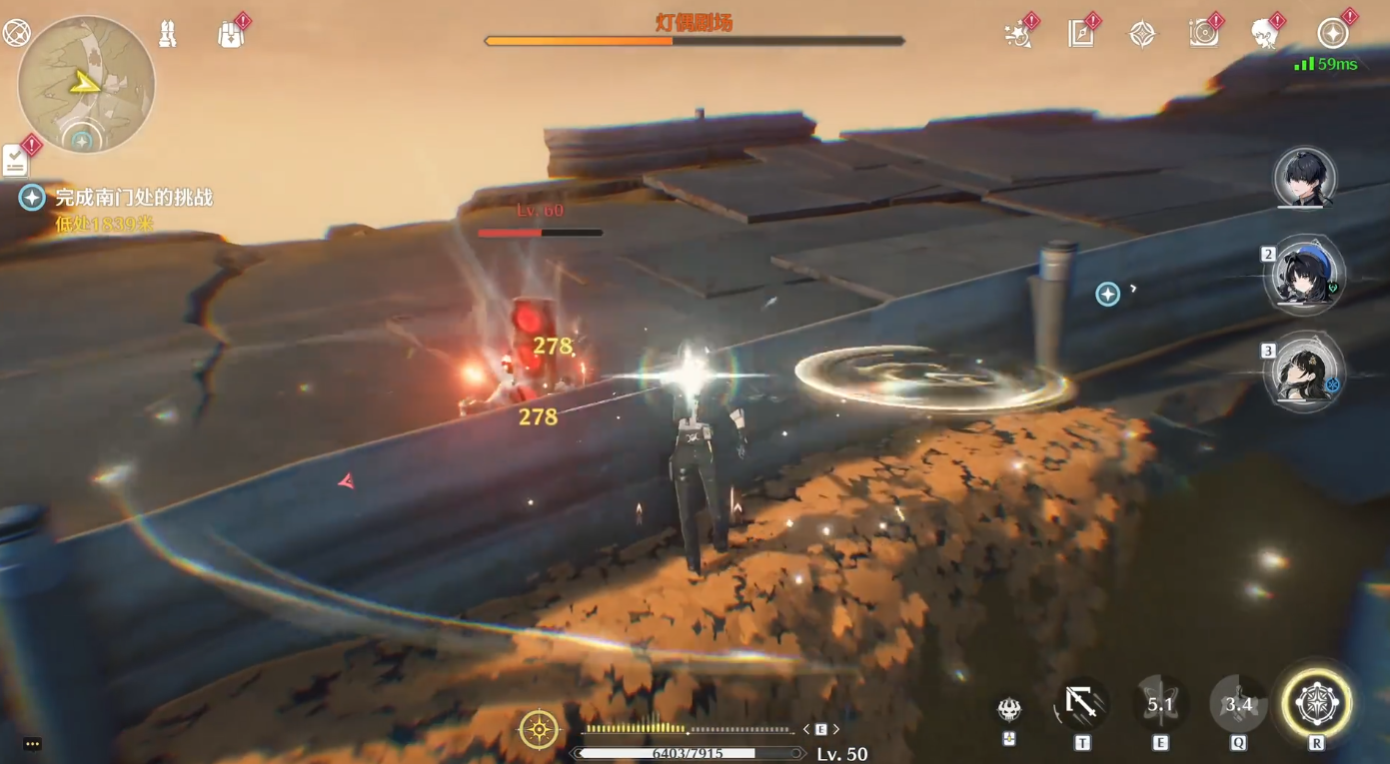
Task: Open the chess-piece icon next to the backpack
Action: (168, 34)
